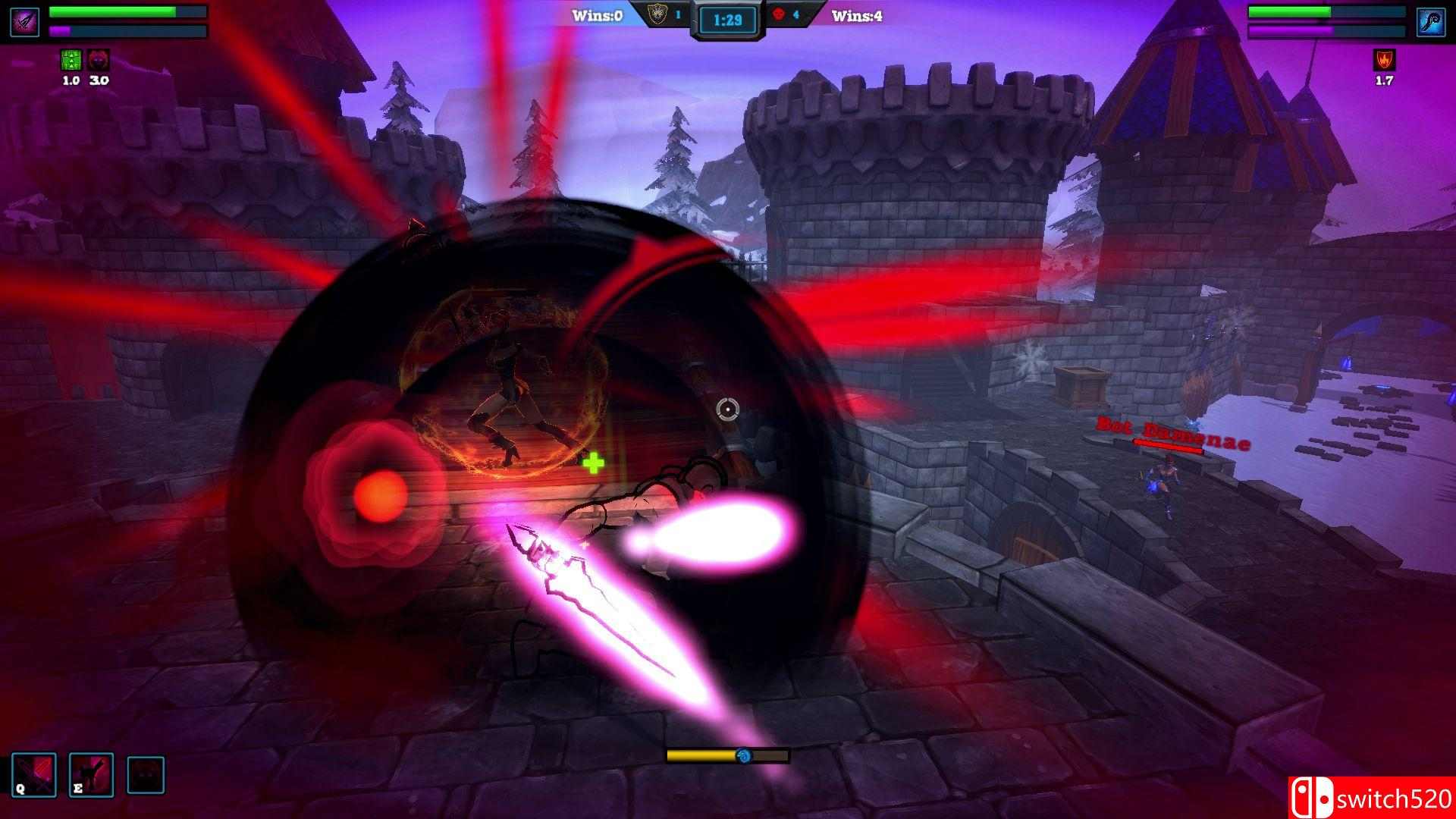Click the 1:29 match timer display

pos(726,19)
